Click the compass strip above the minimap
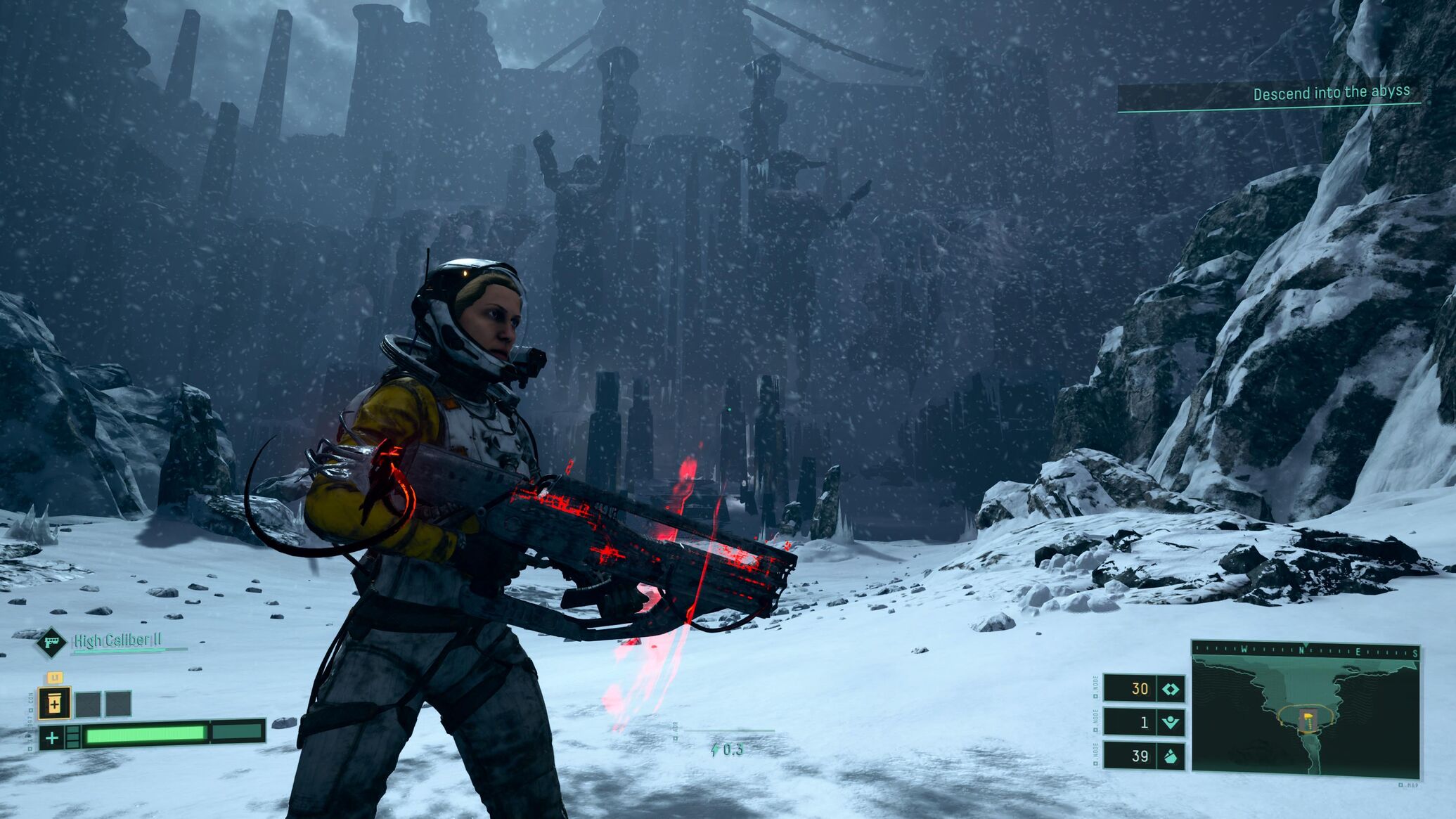Viewport: 1456px width, 819px height. (1305, 651)
